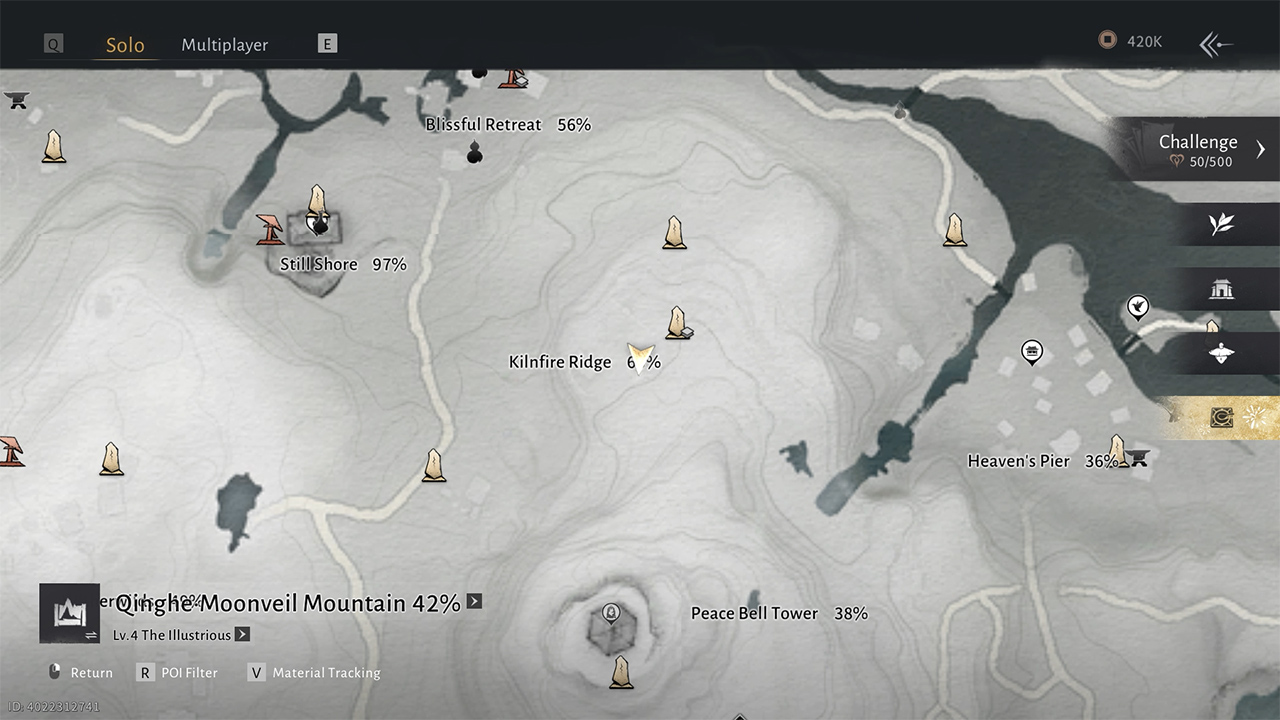Click the back arrow to exit the map

click(1216, 44)
